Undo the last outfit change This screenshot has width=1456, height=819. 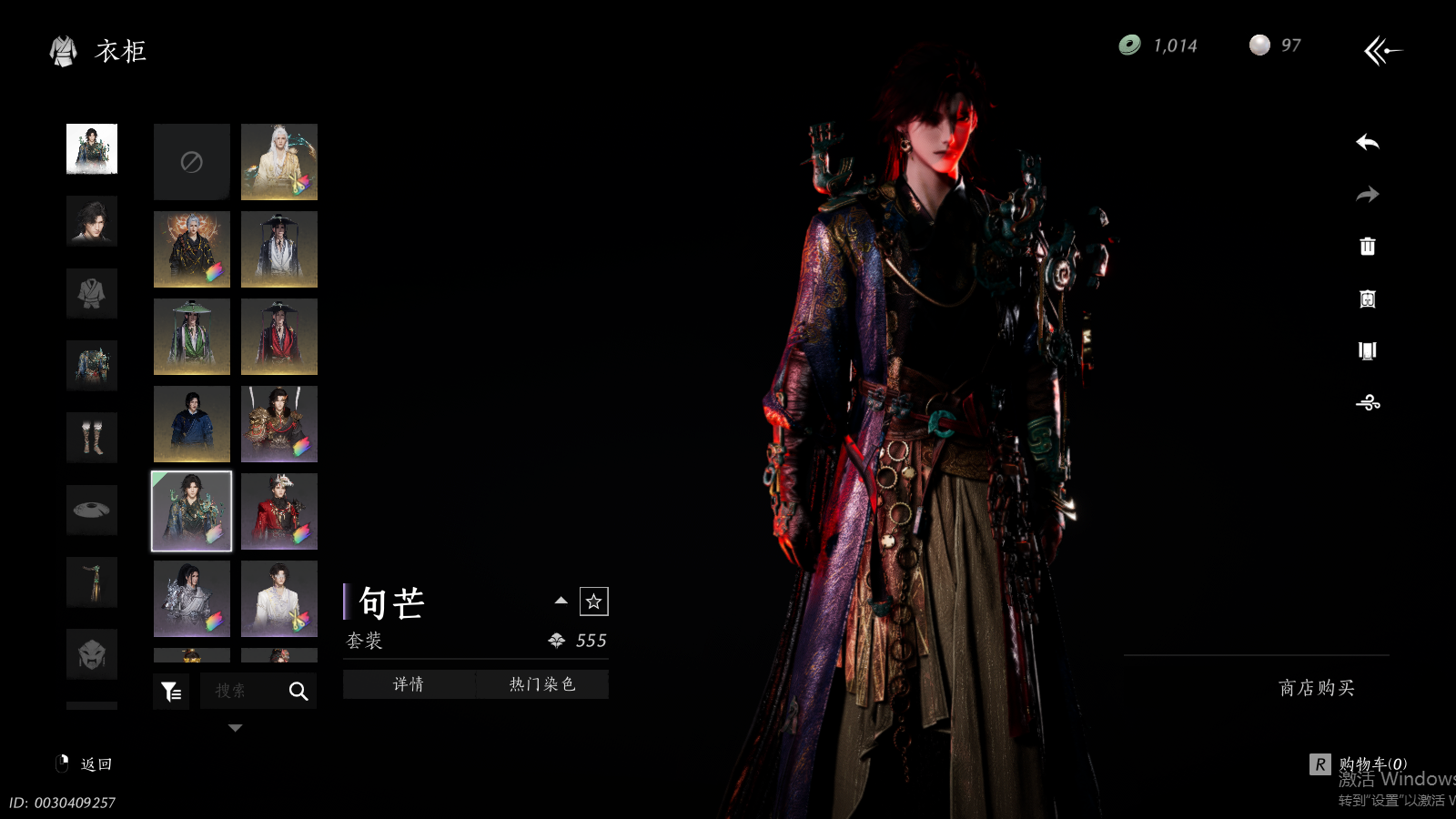1367,143
